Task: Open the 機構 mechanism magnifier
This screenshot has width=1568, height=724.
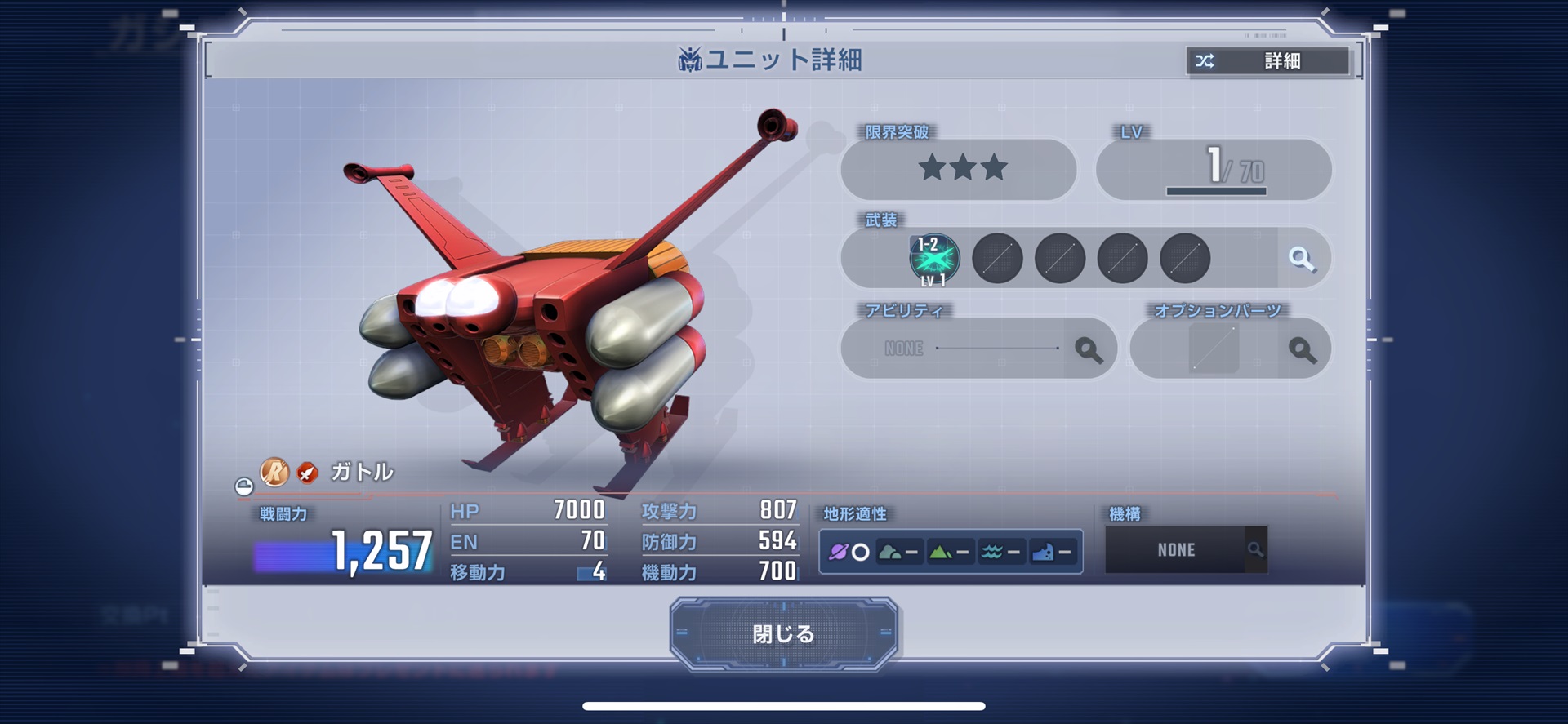Action: pyautogui.click(x=1255, y=550)
